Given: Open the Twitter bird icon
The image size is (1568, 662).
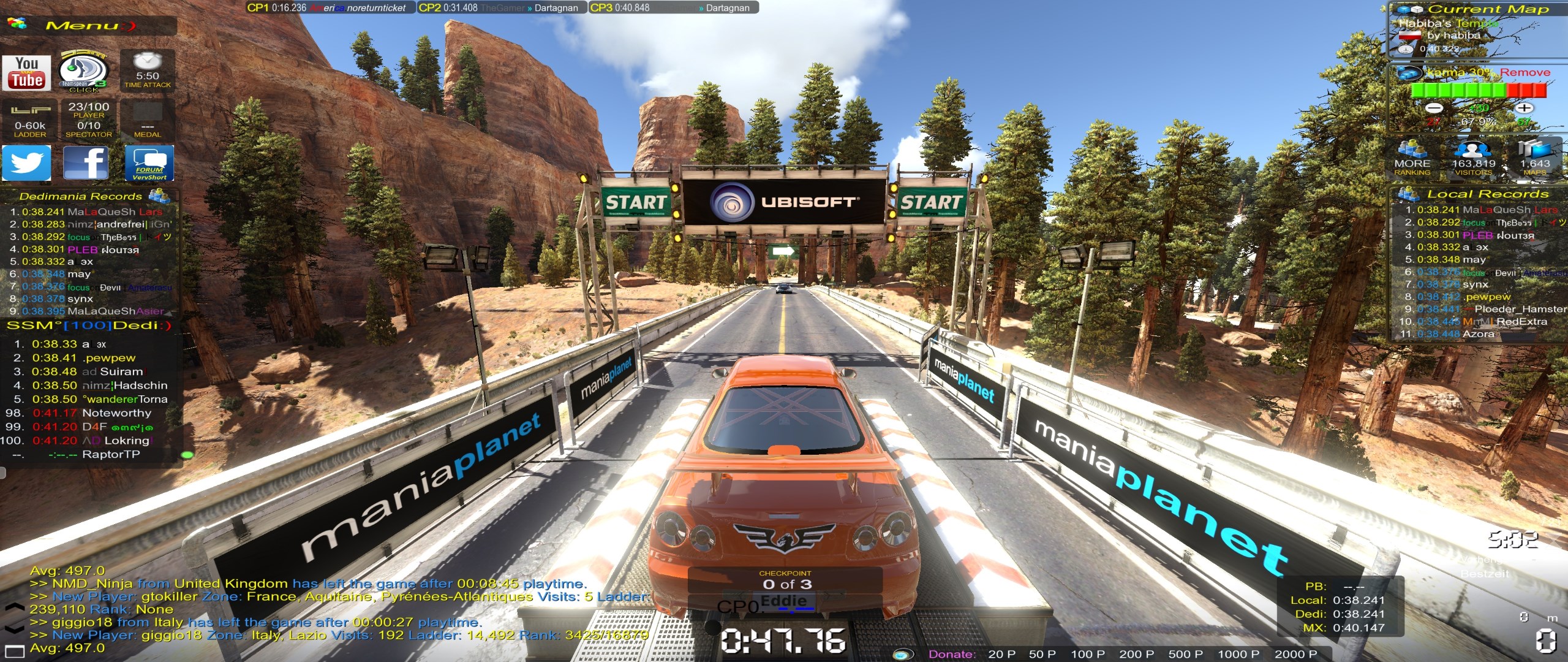Looking at the screenshot, I should 26,163.
